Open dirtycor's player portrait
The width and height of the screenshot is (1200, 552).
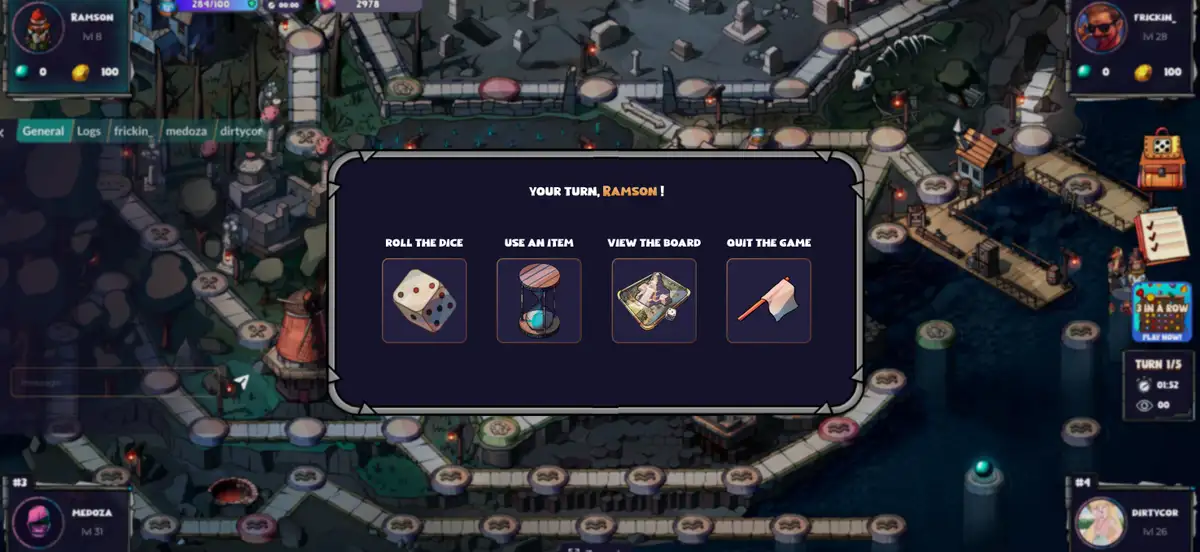pyautogui.click(x=1100, y=523)
